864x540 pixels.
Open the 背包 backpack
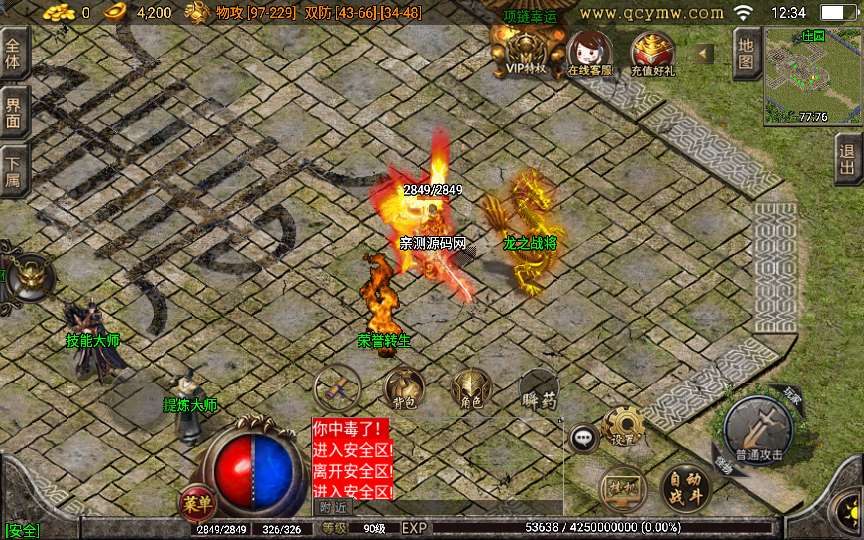pos(404,387)
